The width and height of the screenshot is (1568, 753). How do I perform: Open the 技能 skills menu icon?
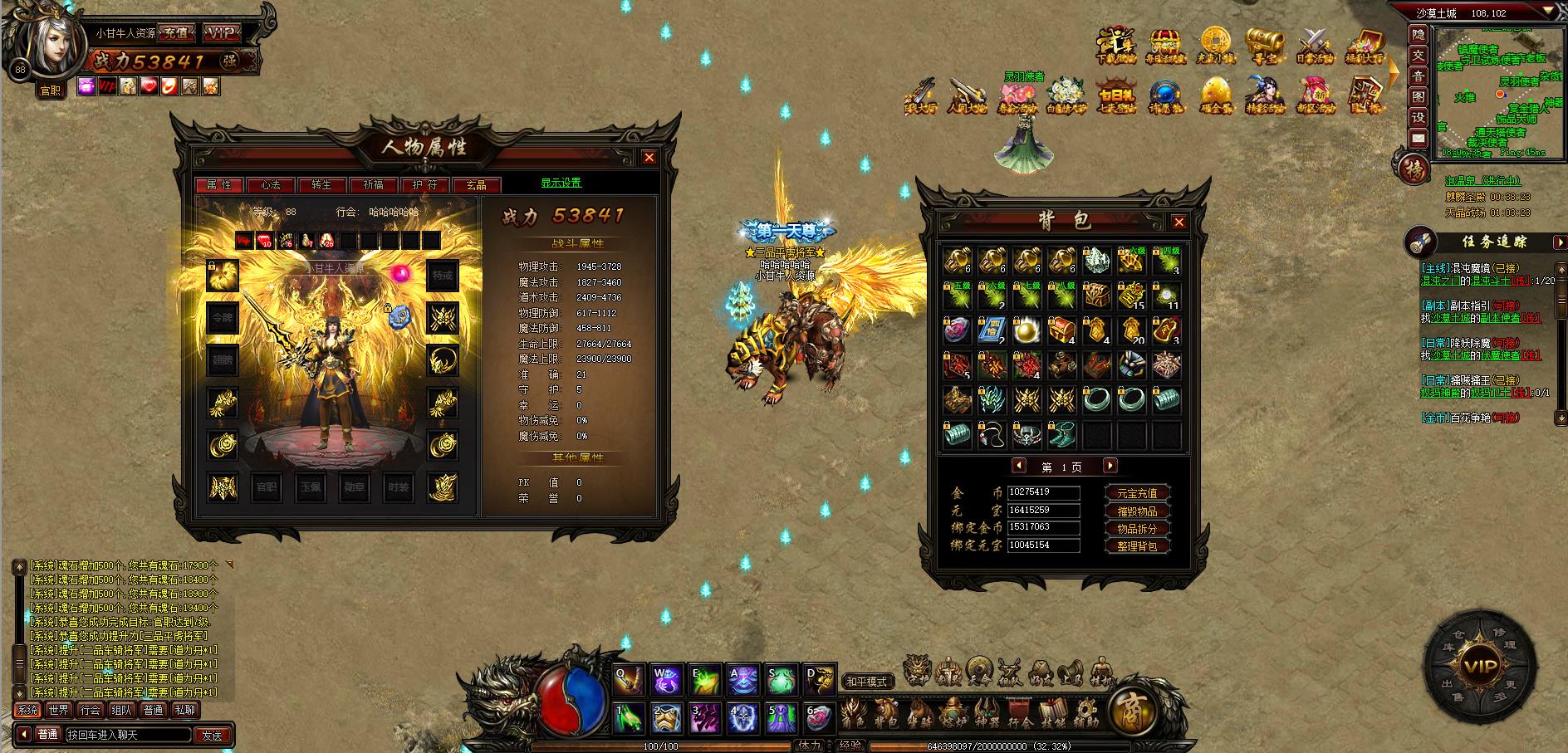1053,713
